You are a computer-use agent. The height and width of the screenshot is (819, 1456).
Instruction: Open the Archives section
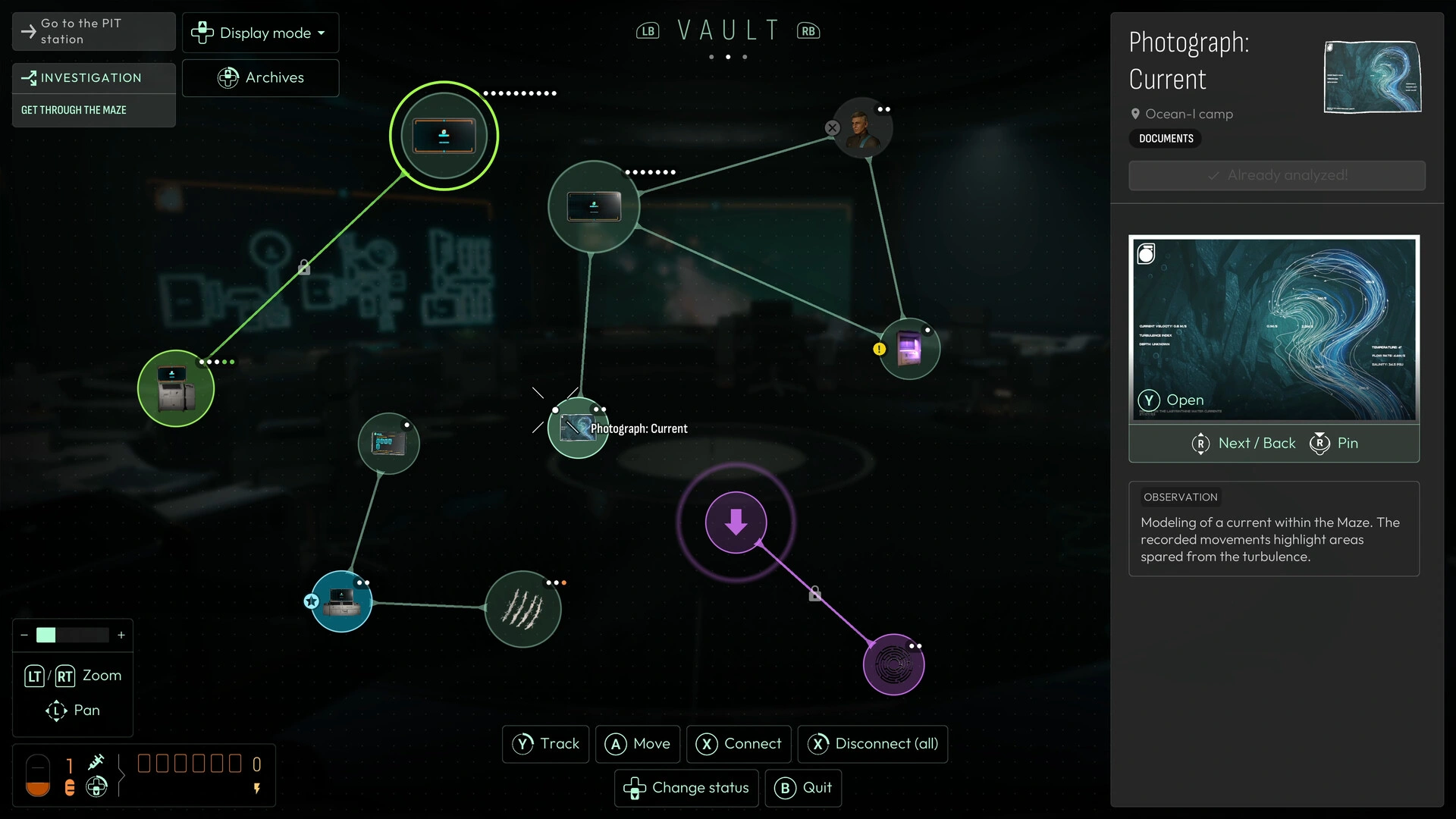260,77
